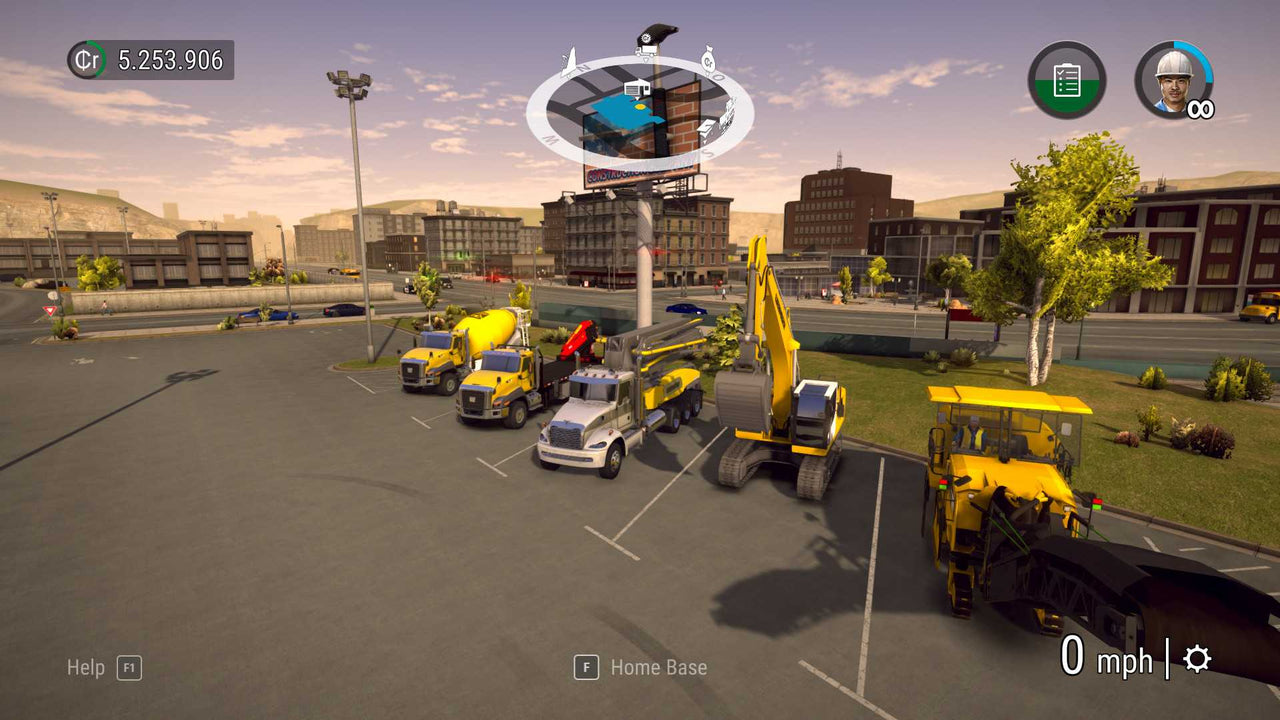Click the N letter on the compass ring
This screenshot has width=1280, height=720.
coord(582,68)
